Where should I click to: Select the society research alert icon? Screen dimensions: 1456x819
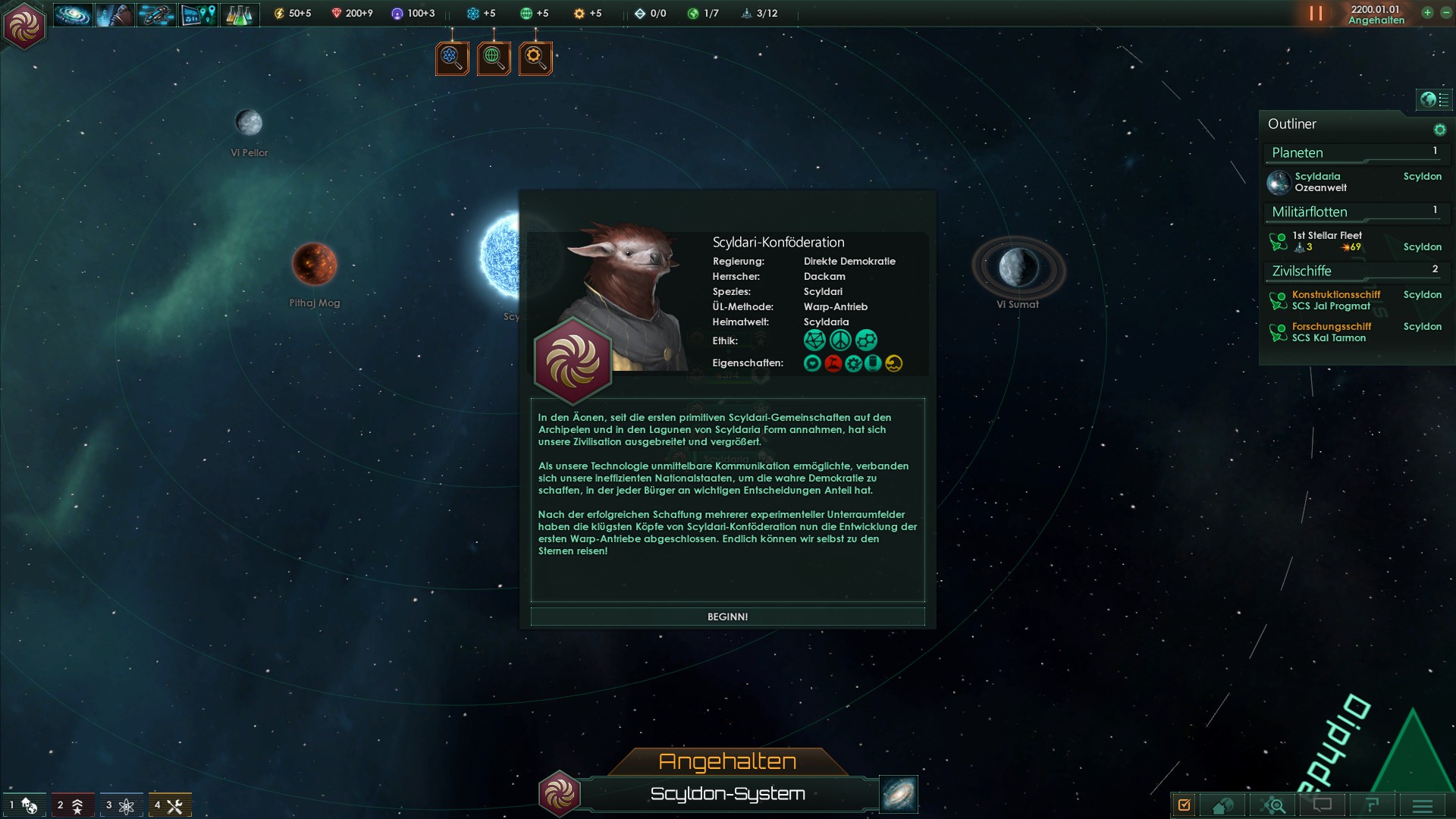[494, 58]
